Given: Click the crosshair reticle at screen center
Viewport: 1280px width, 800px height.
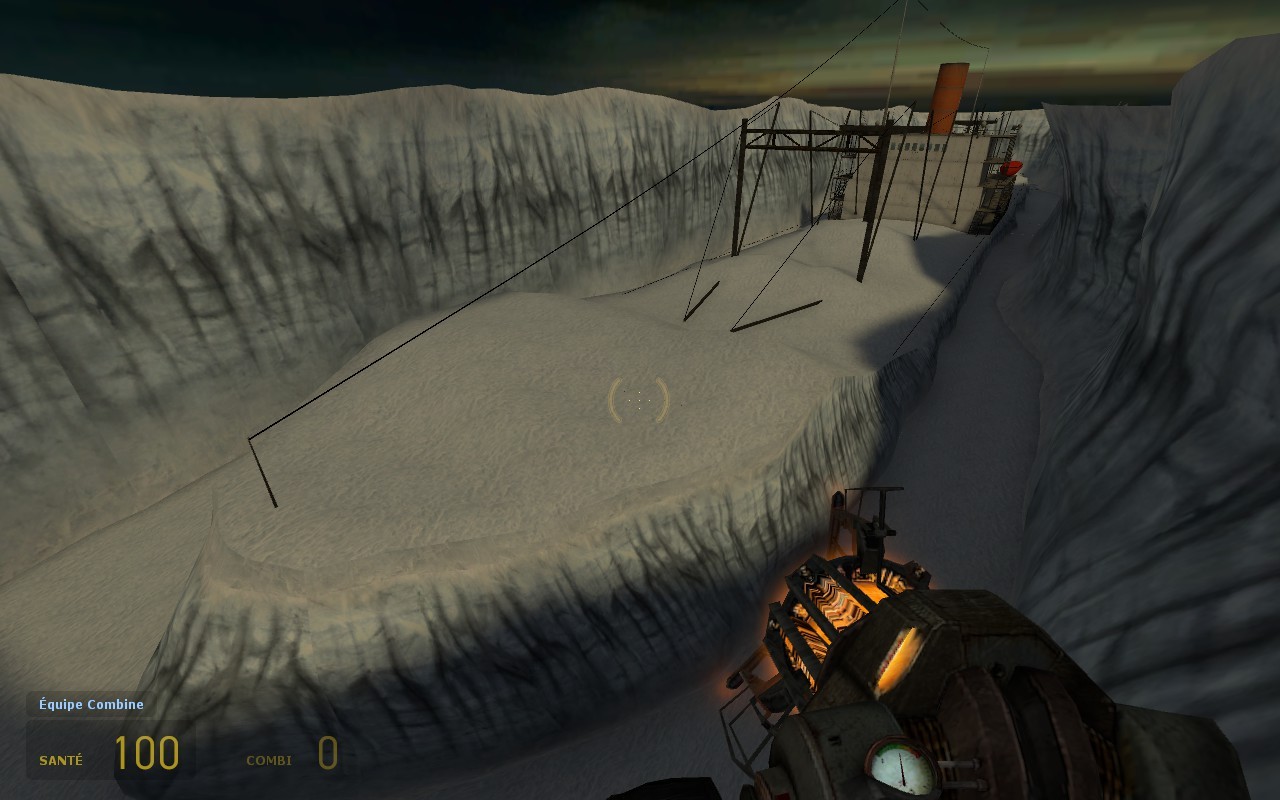Looking at the screenshot, I should [x=640, y=400].
